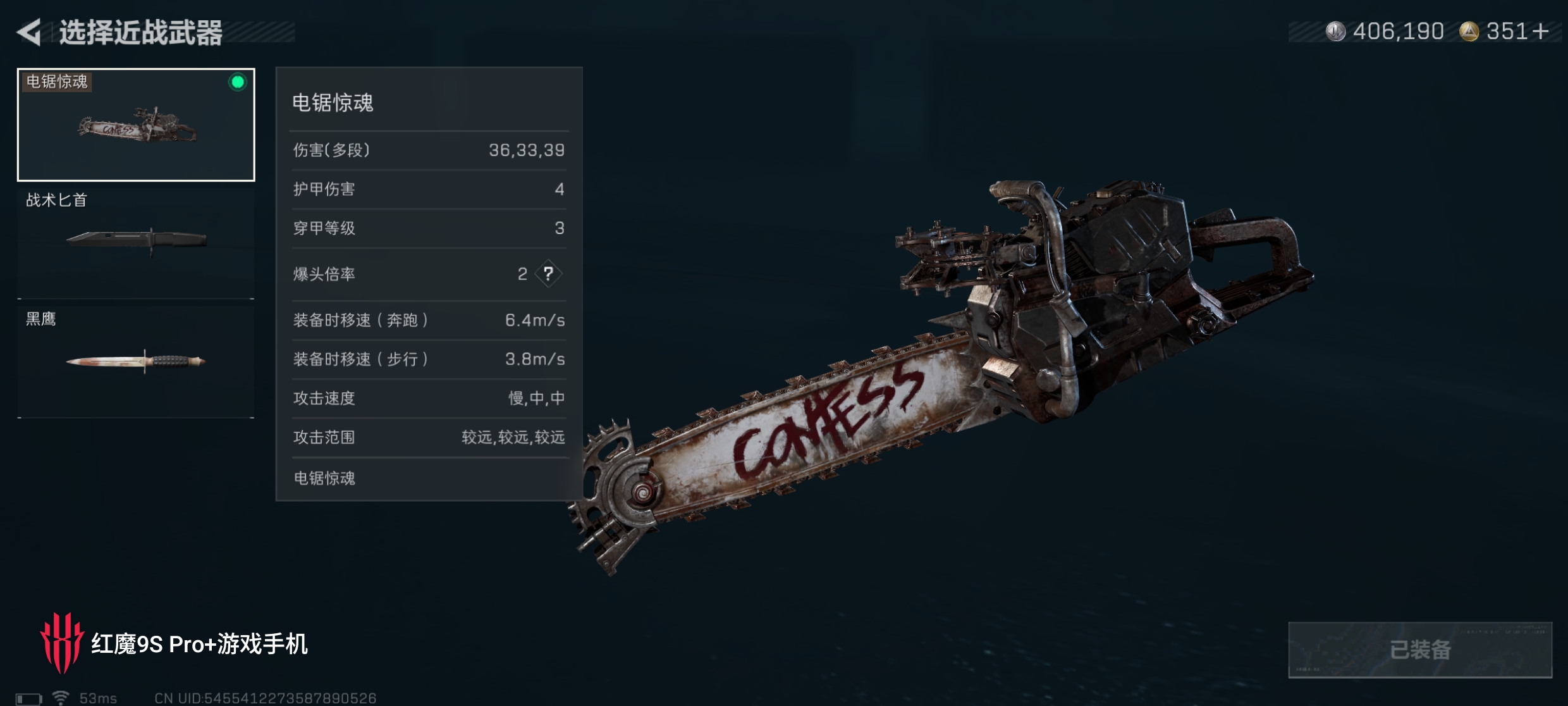The width and height of the screenshot is (1568, 706).
Task: Go back using the arrow button
Action: coord(29,32)
